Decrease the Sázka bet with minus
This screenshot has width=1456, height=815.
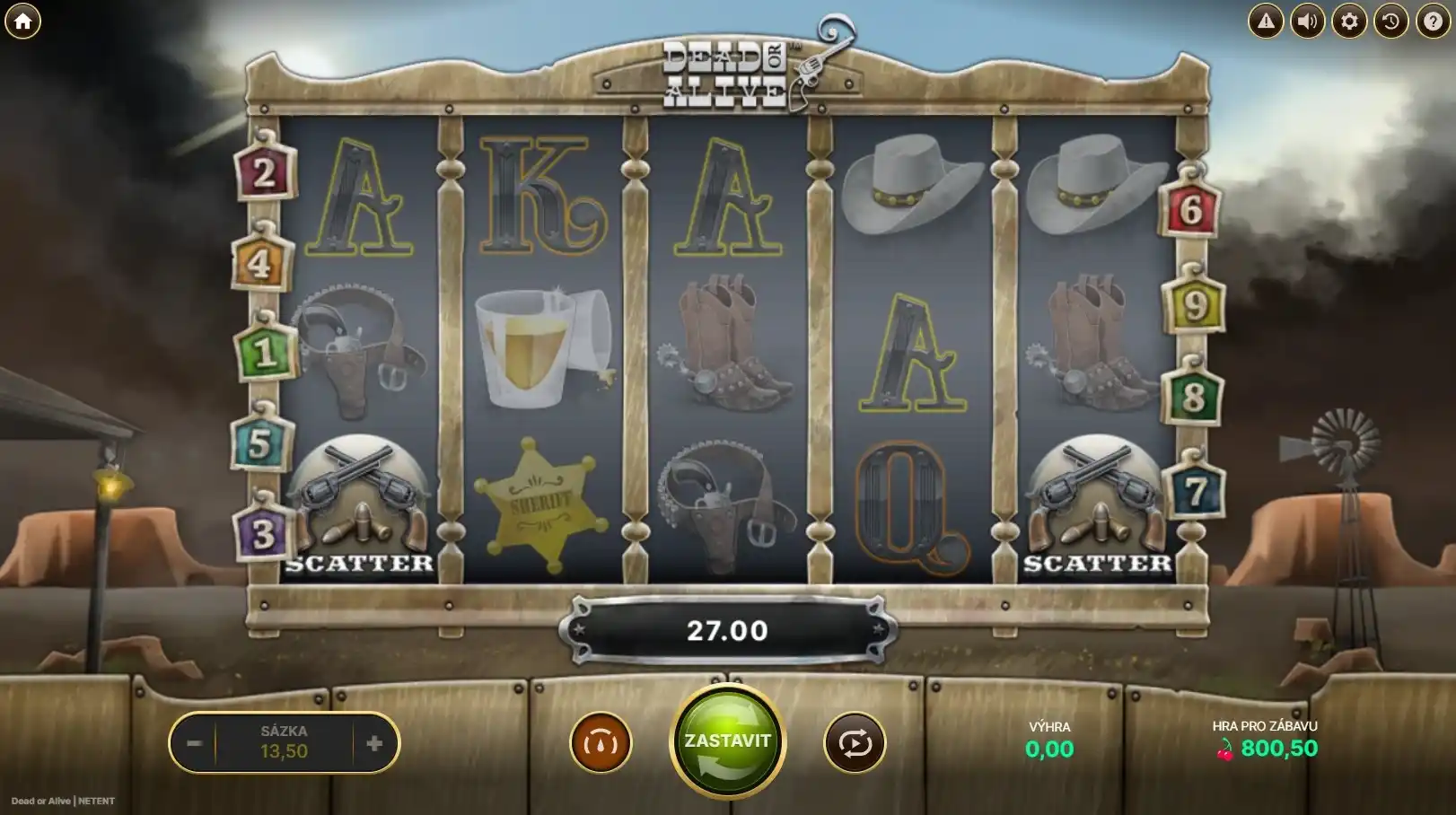194,743
